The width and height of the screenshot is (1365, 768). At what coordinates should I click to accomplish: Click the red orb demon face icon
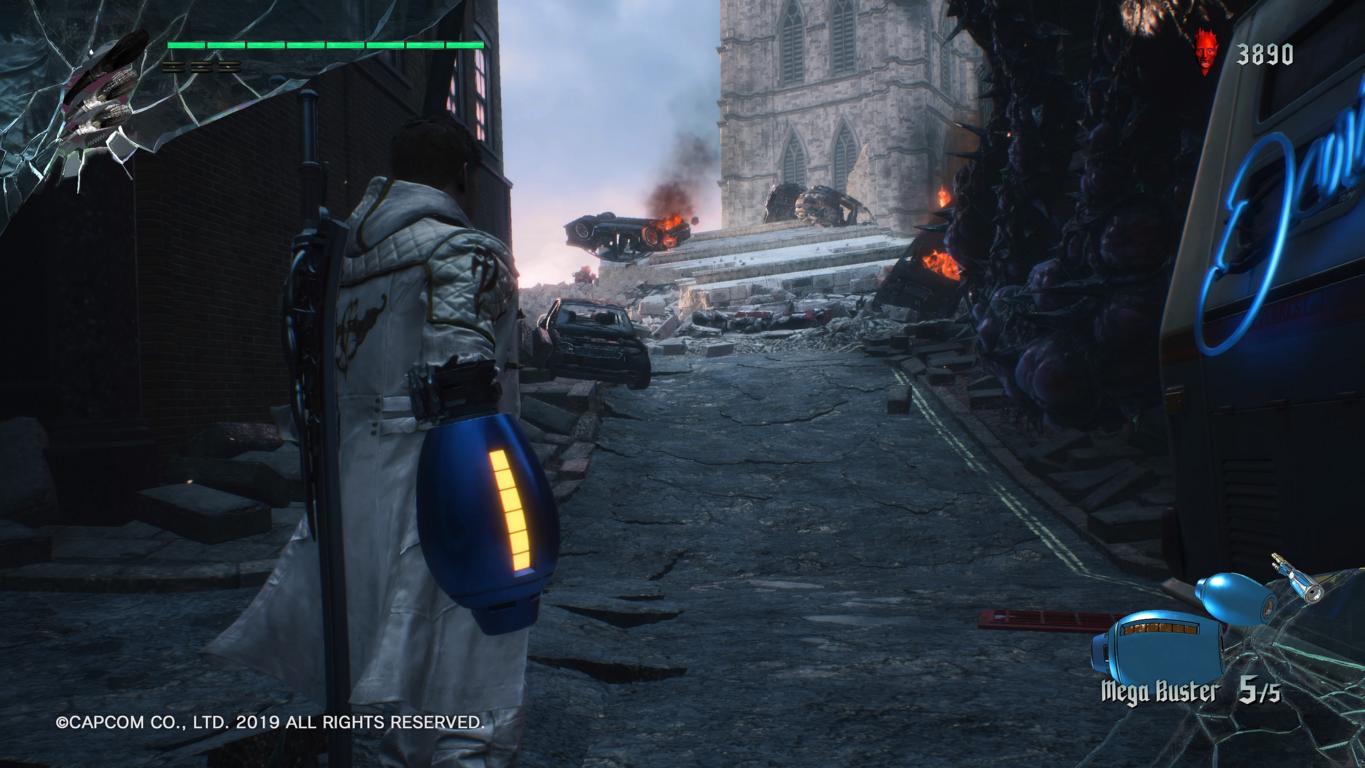click(x=1207, y=52)
